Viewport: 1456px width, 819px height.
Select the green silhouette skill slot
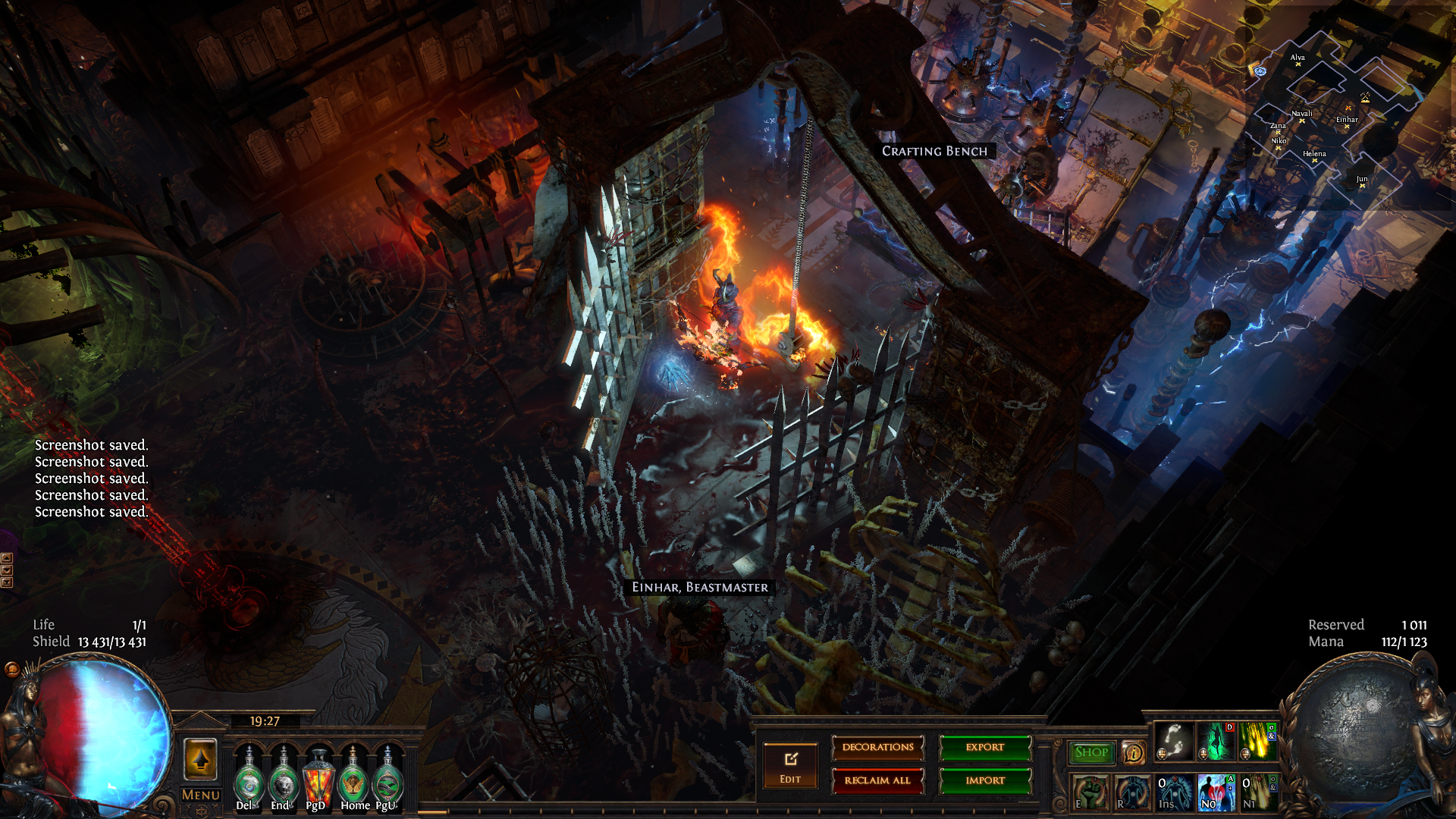[1216, 742]
